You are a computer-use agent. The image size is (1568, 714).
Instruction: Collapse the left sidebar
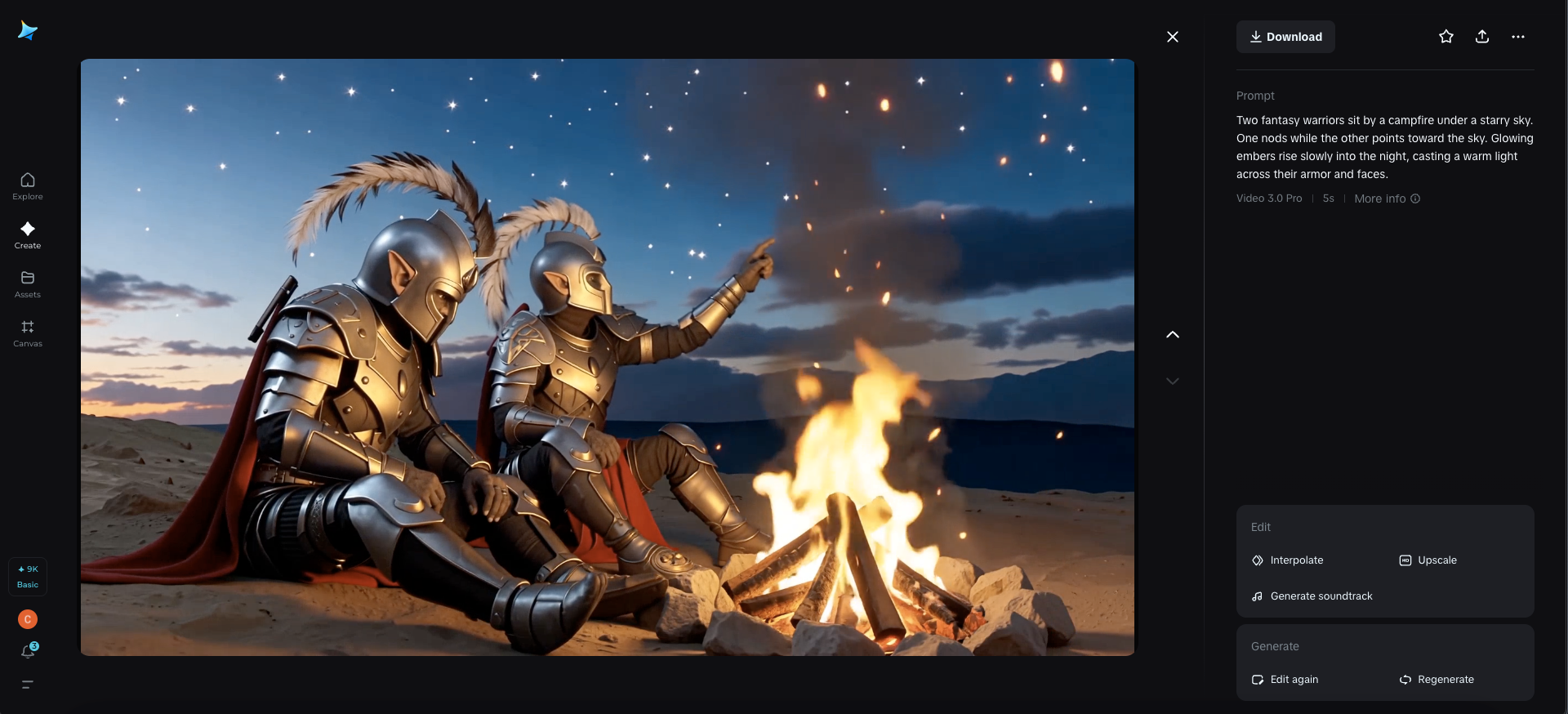pyautogui.click(x=27, y=685)
